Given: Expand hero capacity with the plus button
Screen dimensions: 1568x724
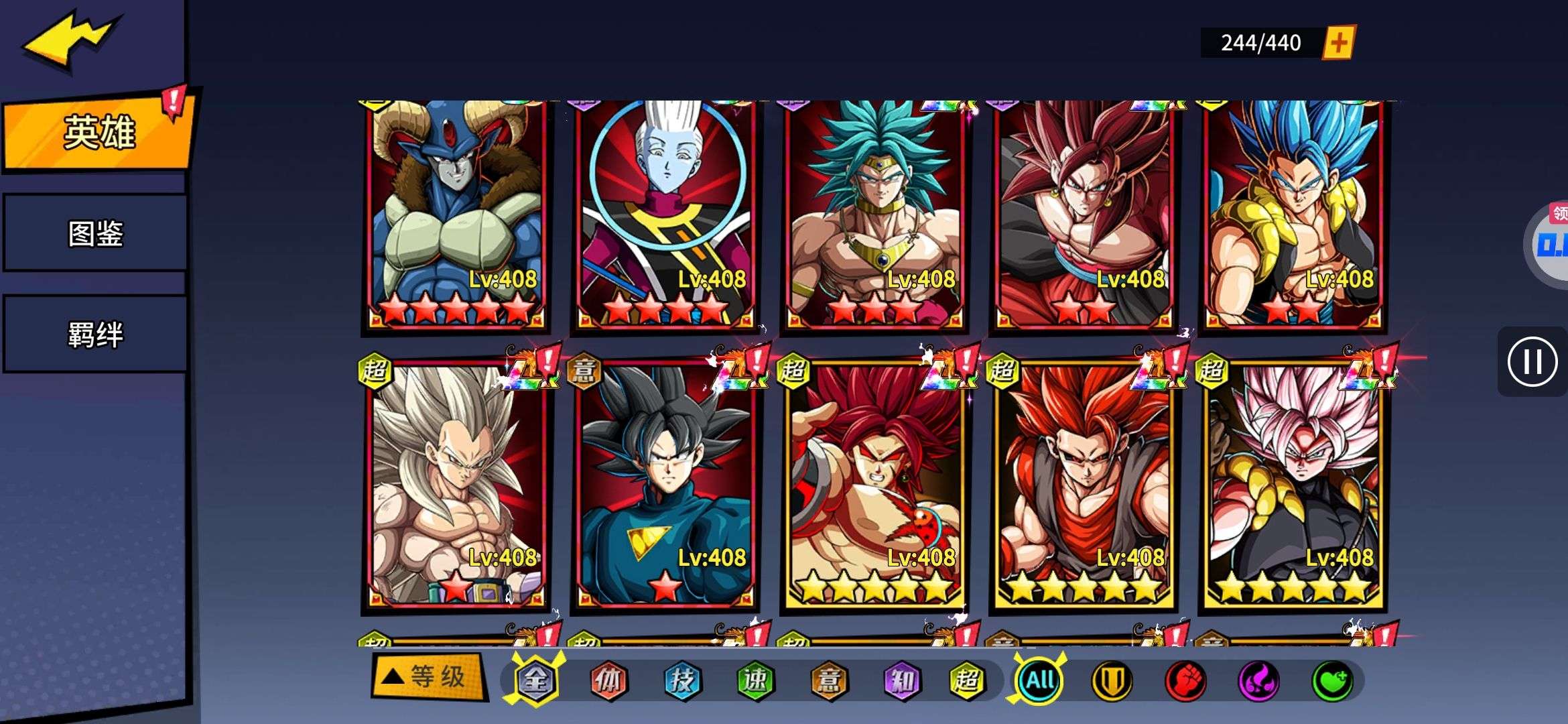Looking at the screenshot, I should point(1338,43).
